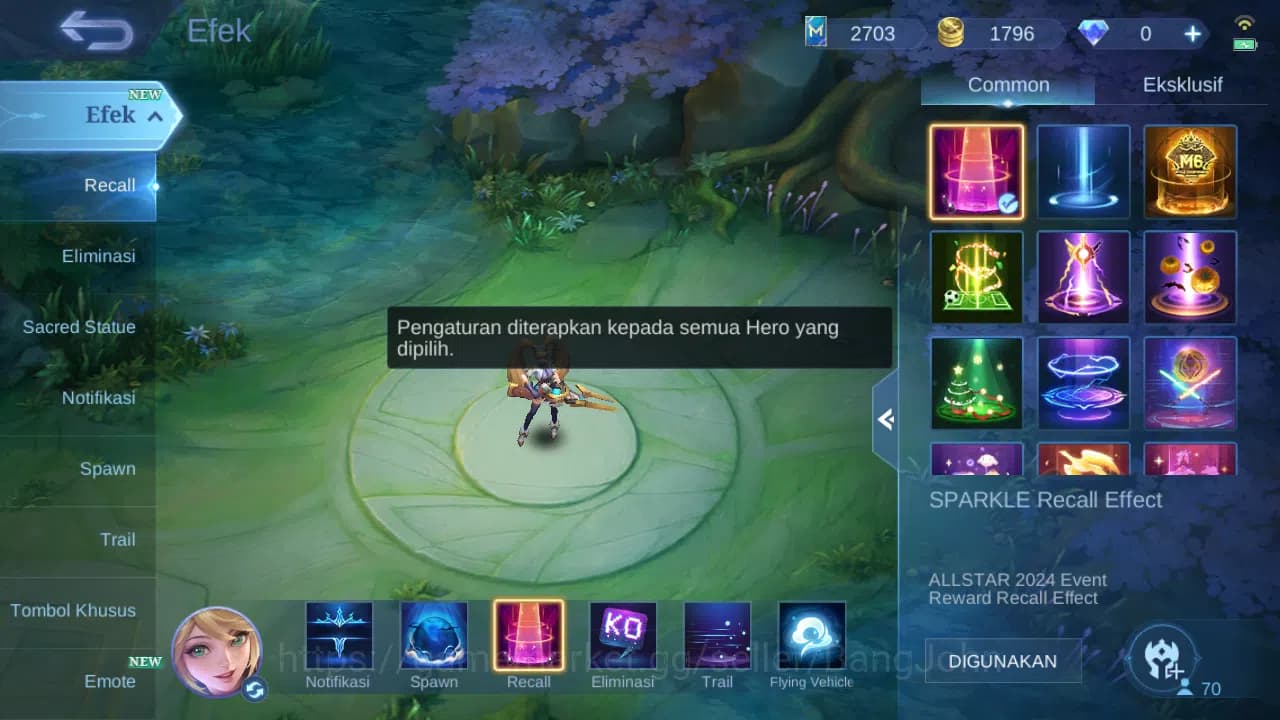Screen dimensions: 1280x720
Task: Tap the plus icon to buy diamonds
Action: click(x=1192, y=33)
